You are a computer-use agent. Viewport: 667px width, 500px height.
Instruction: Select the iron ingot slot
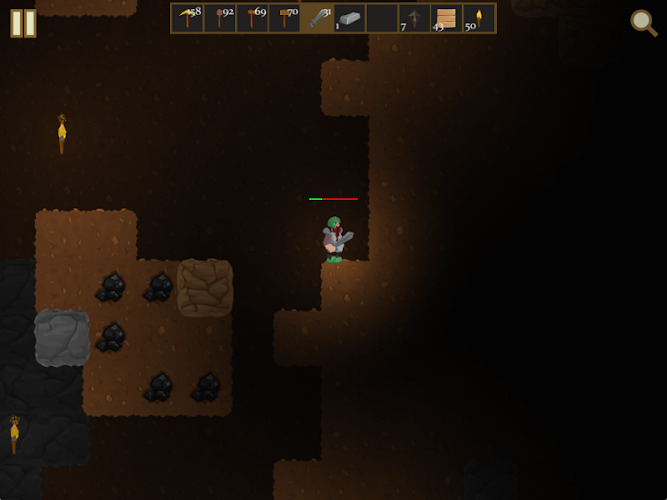pos(349,18)
